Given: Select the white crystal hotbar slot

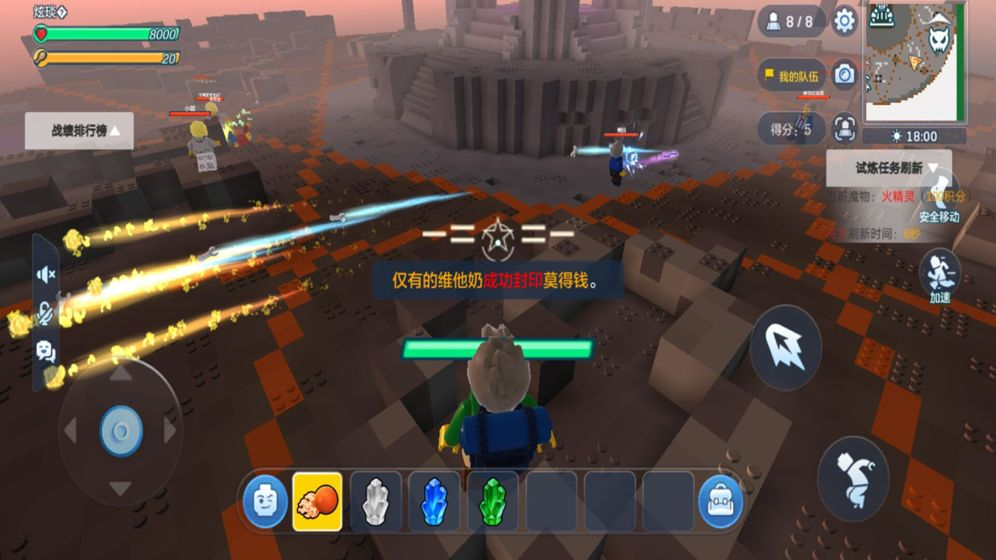Looking at the screenshot, I should (x=376, y=501).
